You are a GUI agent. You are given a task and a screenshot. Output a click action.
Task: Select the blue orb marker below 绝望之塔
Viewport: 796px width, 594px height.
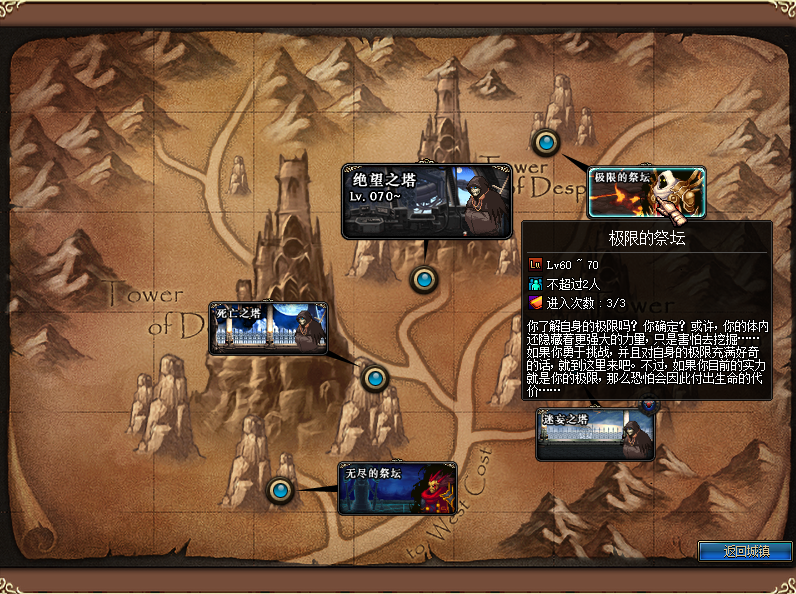pos(425,279)
